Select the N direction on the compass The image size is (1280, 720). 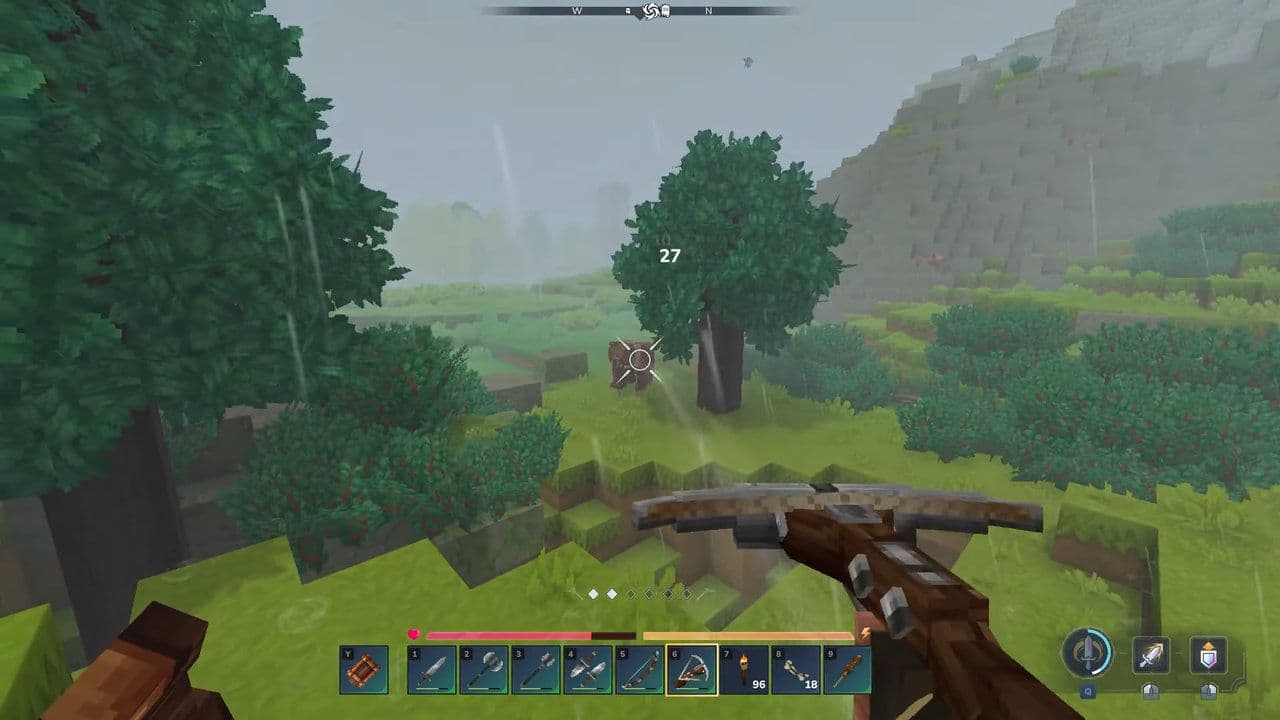click(x=708, y=11)
